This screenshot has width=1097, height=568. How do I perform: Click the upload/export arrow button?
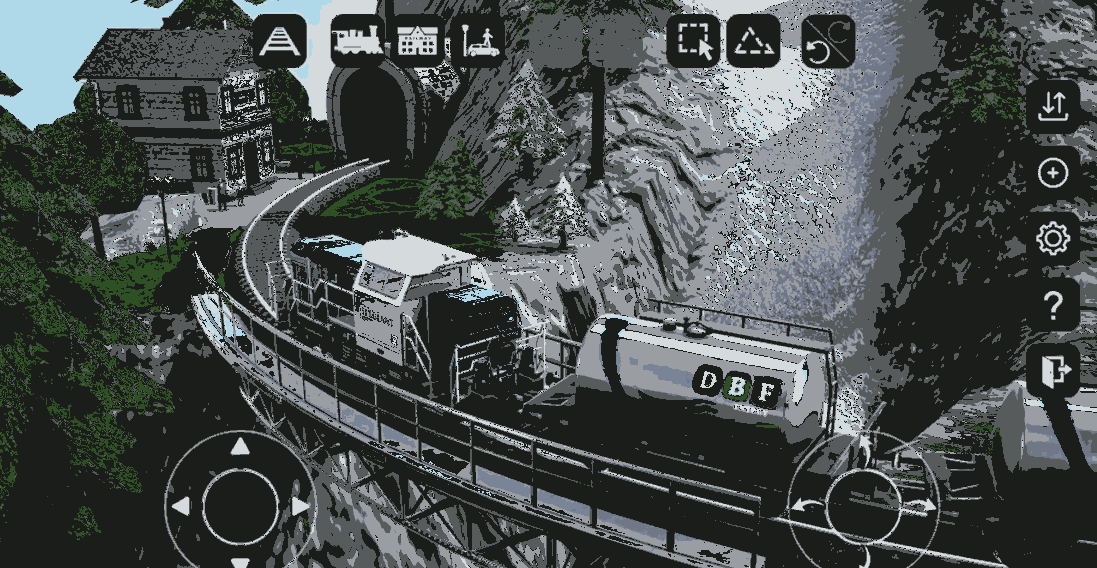[1052, 107]
